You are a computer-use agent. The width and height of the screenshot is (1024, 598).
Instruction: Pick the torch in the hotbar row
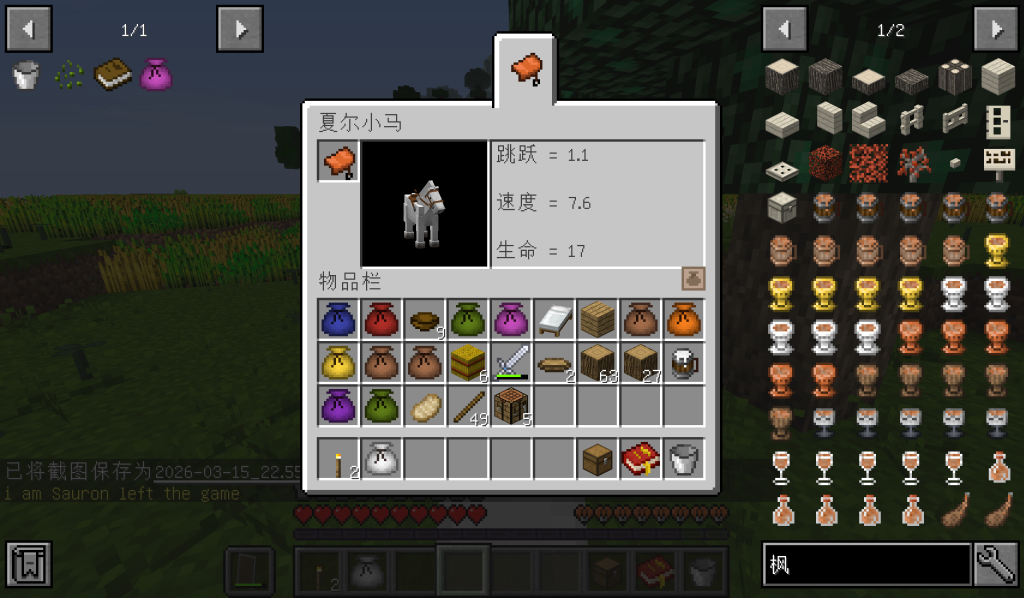339,459
